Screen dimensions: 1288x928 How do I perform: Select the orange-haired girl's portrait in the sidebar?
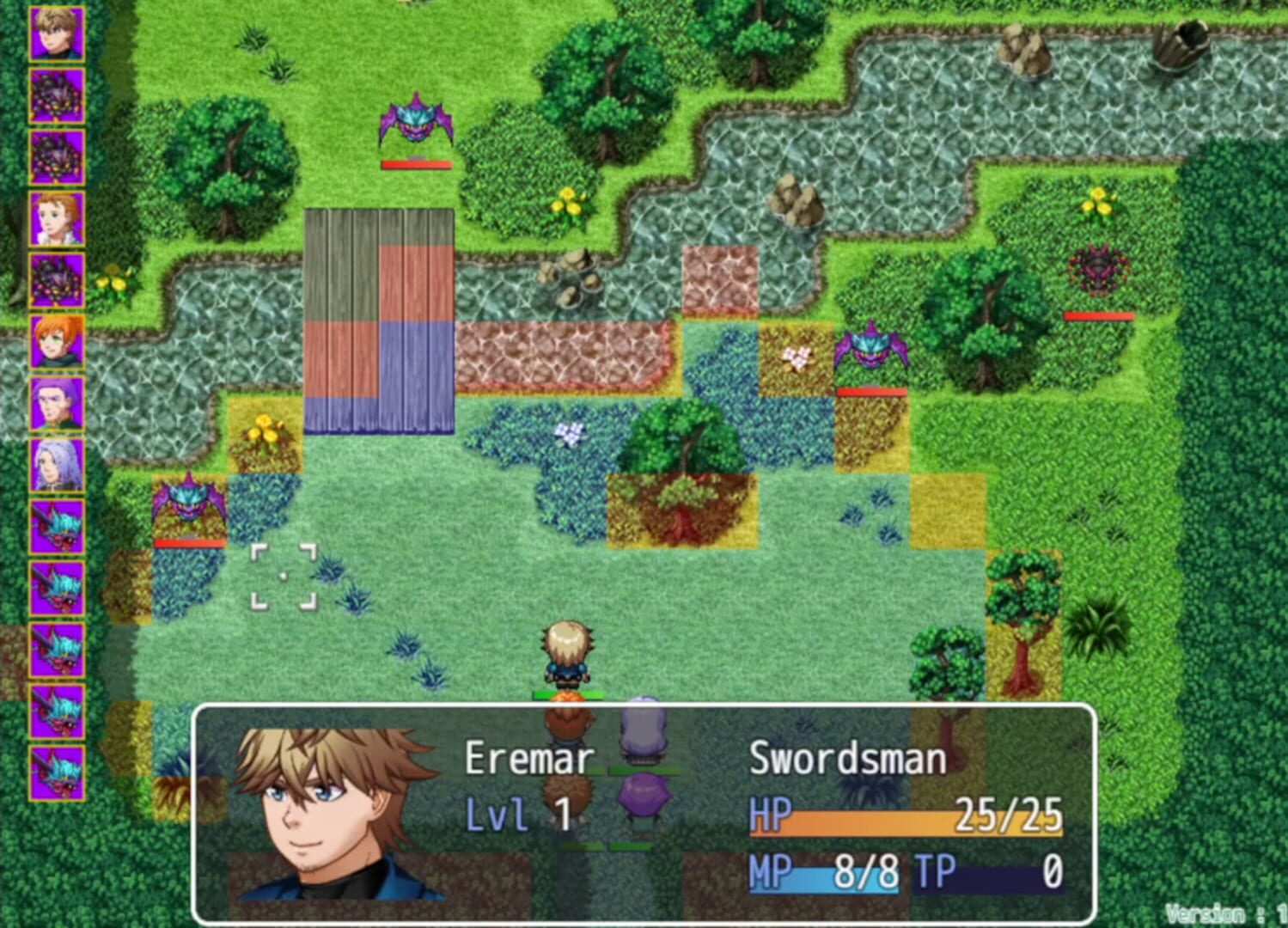tap(56, 339)
